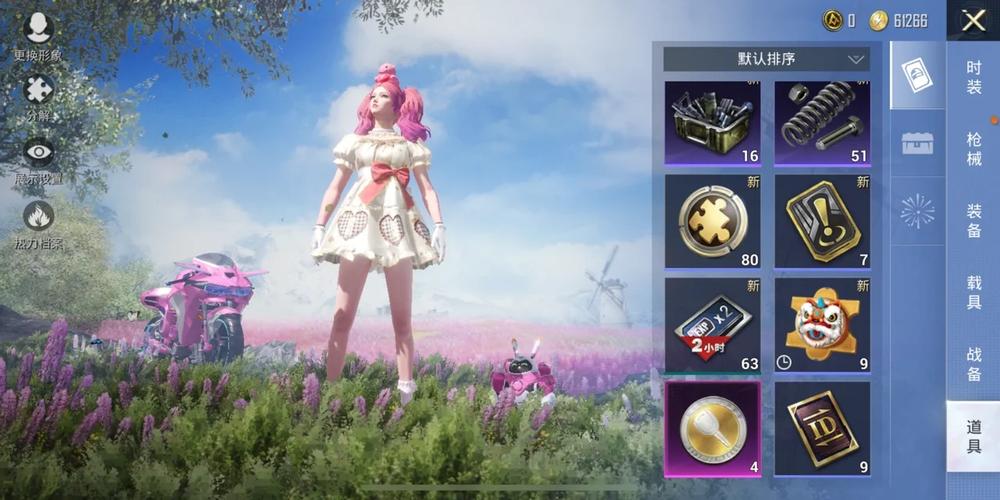Open 更换形象 to change appearance
Image resolution: width=1000 pixels, height=500 pixels.
[38, 35]
